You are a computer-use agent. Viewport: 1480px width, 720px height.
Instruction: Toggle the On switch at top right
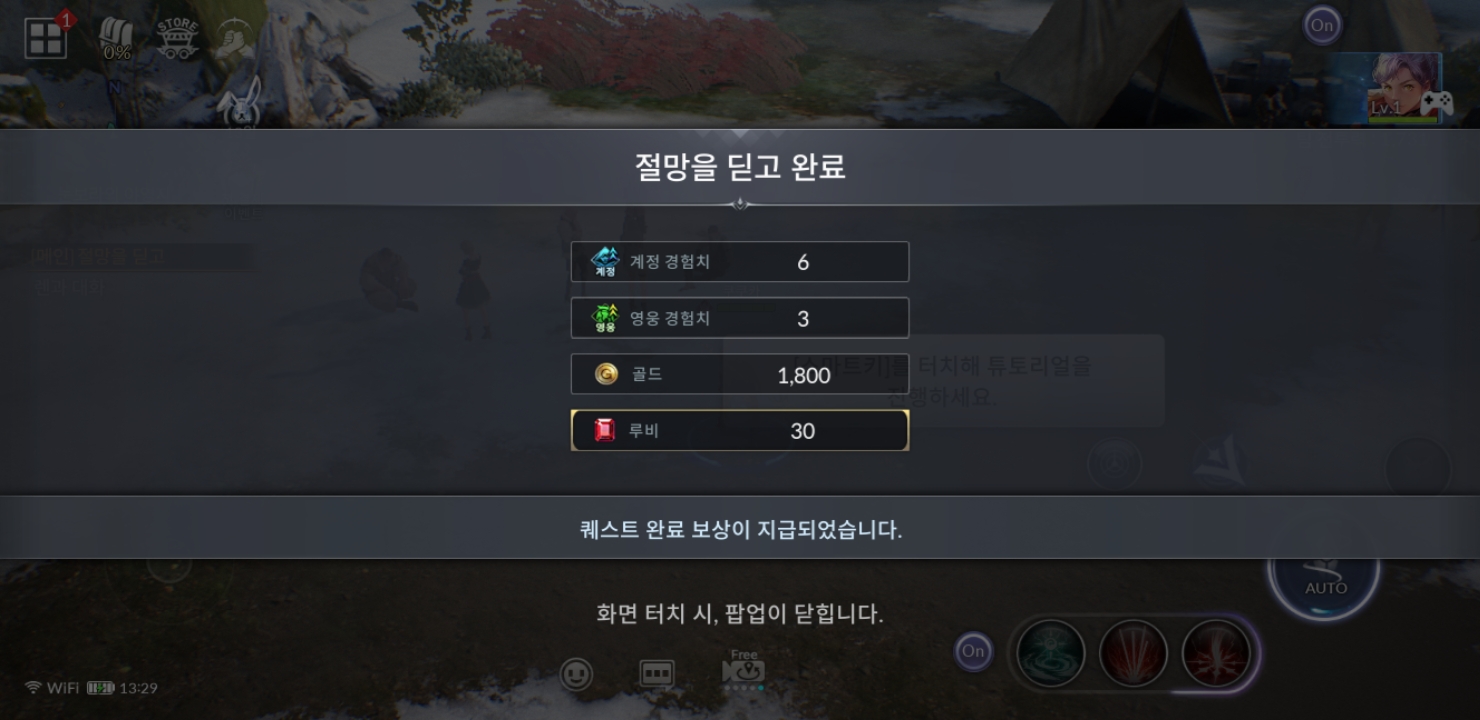[1321, 25]
